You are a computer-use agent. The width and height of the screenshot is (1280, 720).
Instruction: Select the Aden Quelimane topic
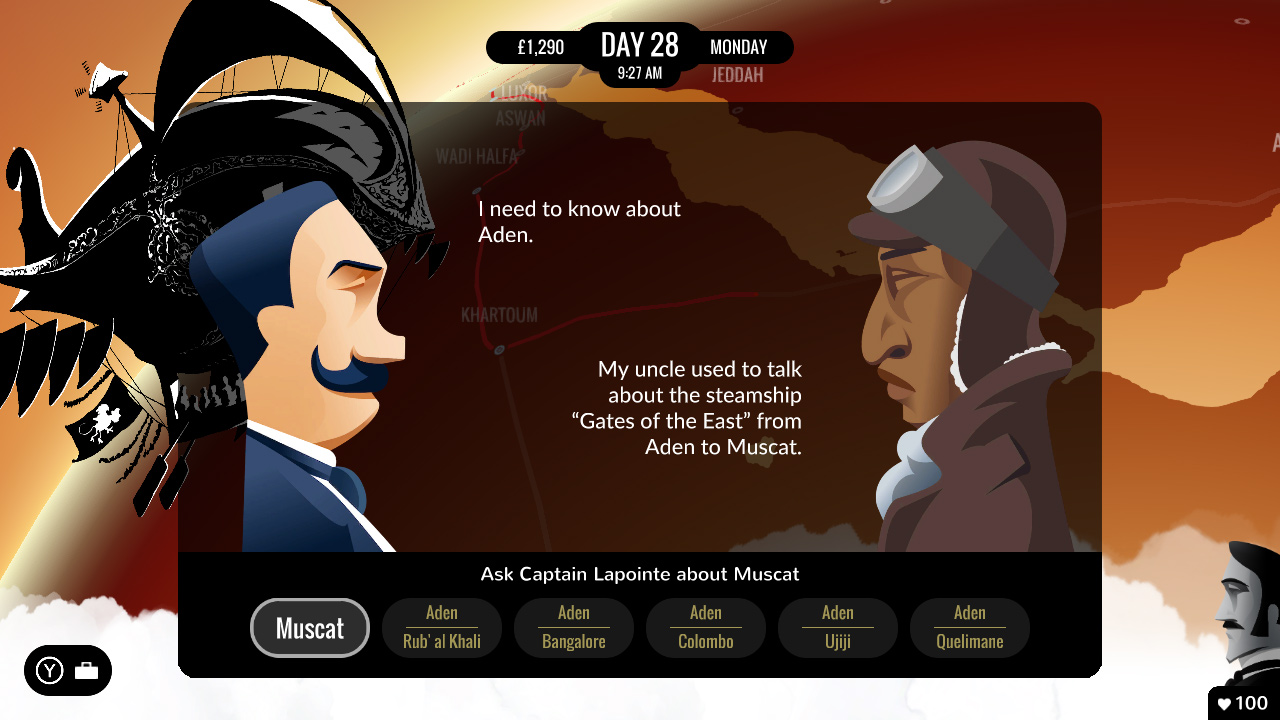tap(969, 628)
